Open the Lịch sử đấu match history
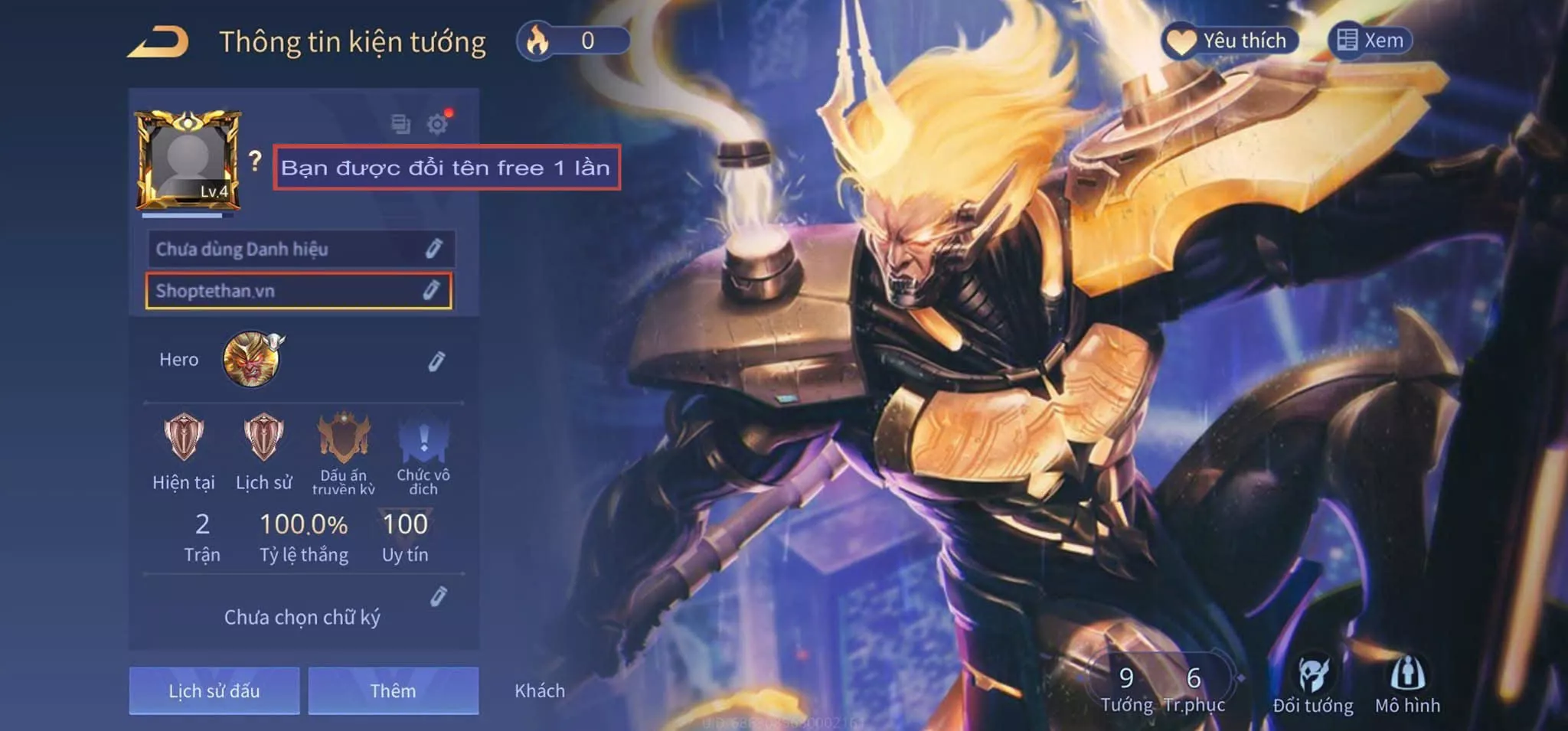1568x731 pixels. tap(214, 690)
